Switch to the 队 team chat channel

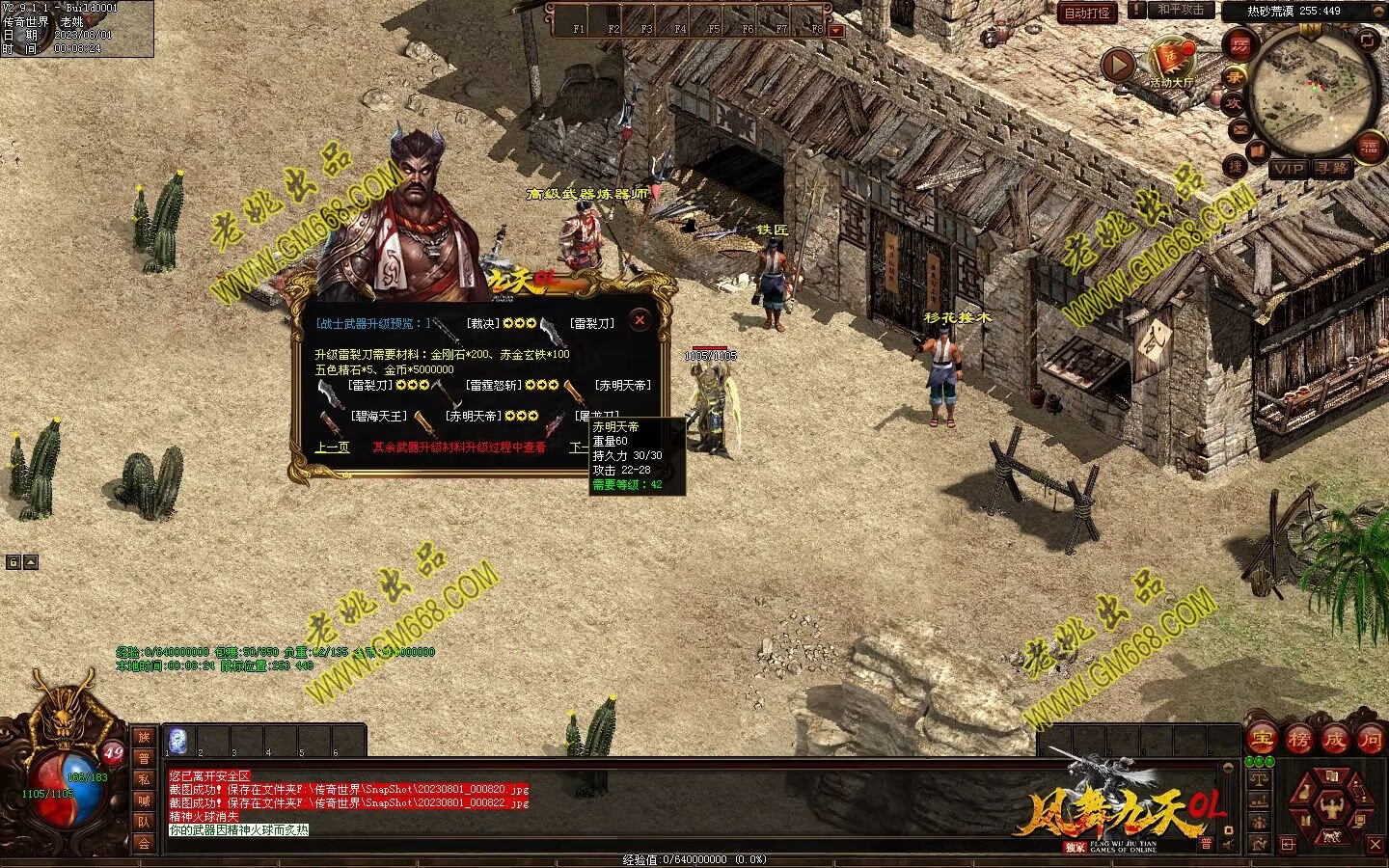point(143,822)
